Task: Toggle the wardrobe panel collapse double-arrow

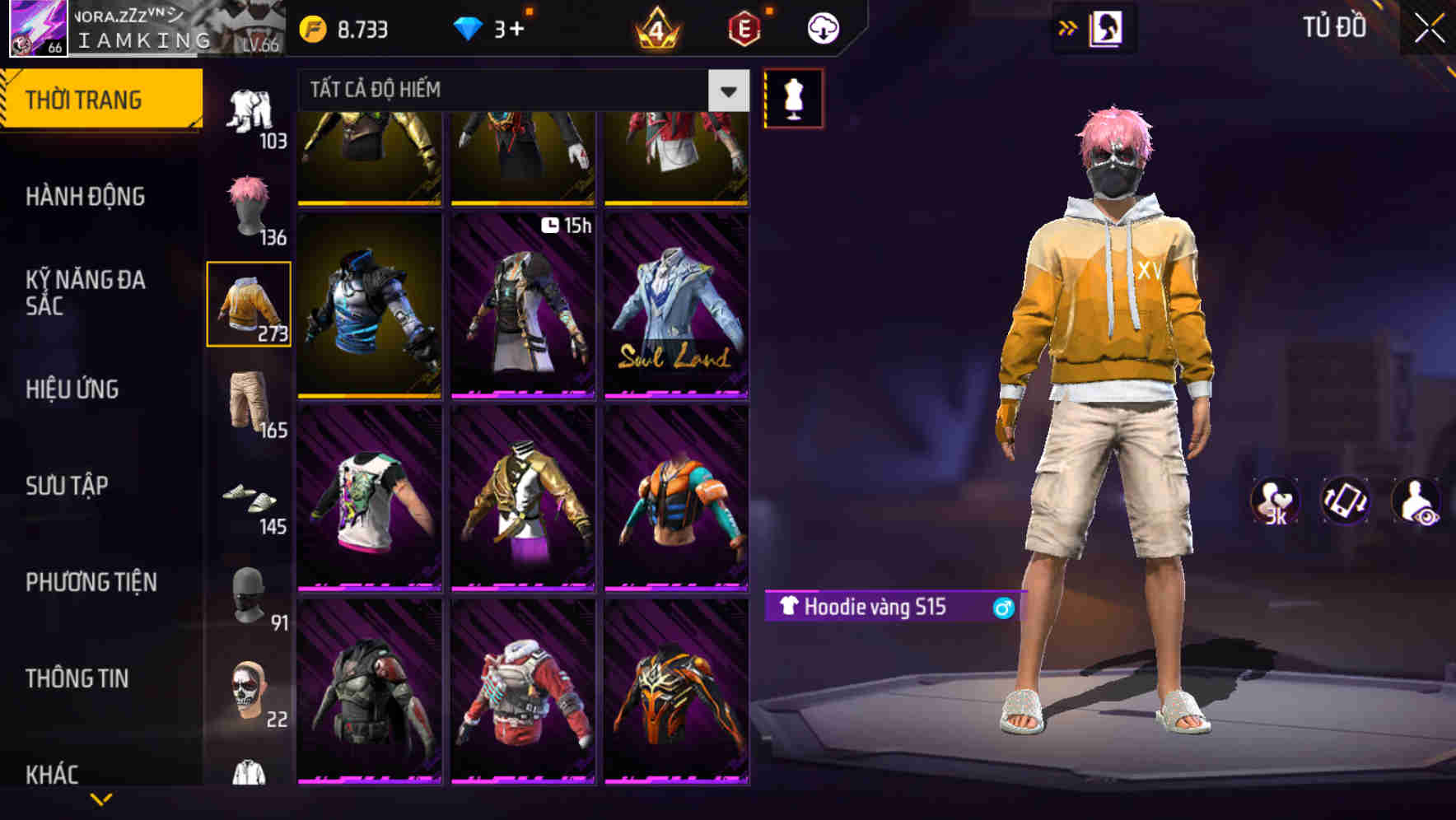Action: 1067,26
